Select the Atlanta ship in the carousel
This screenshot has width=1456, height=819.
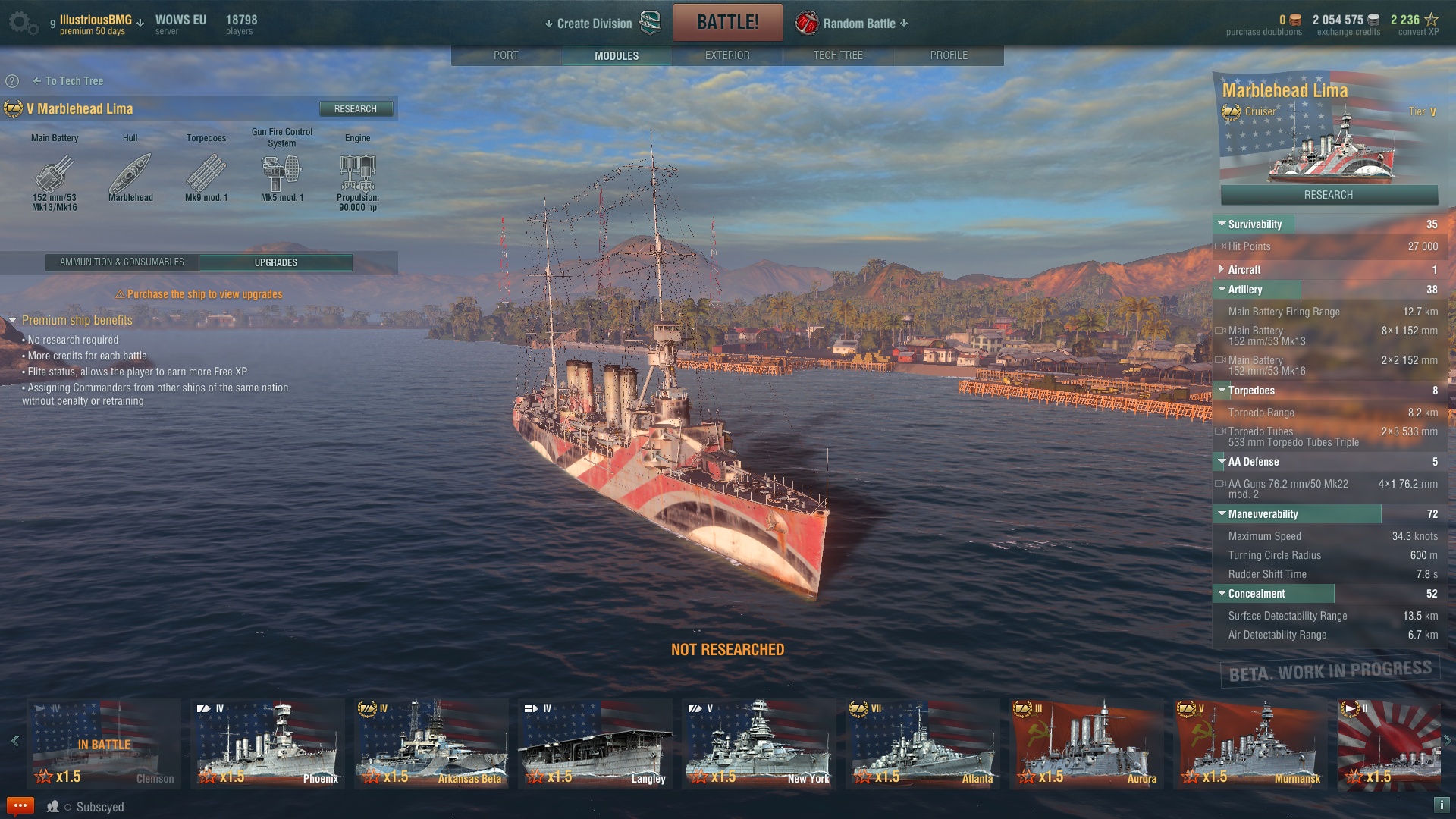(923, 744)
